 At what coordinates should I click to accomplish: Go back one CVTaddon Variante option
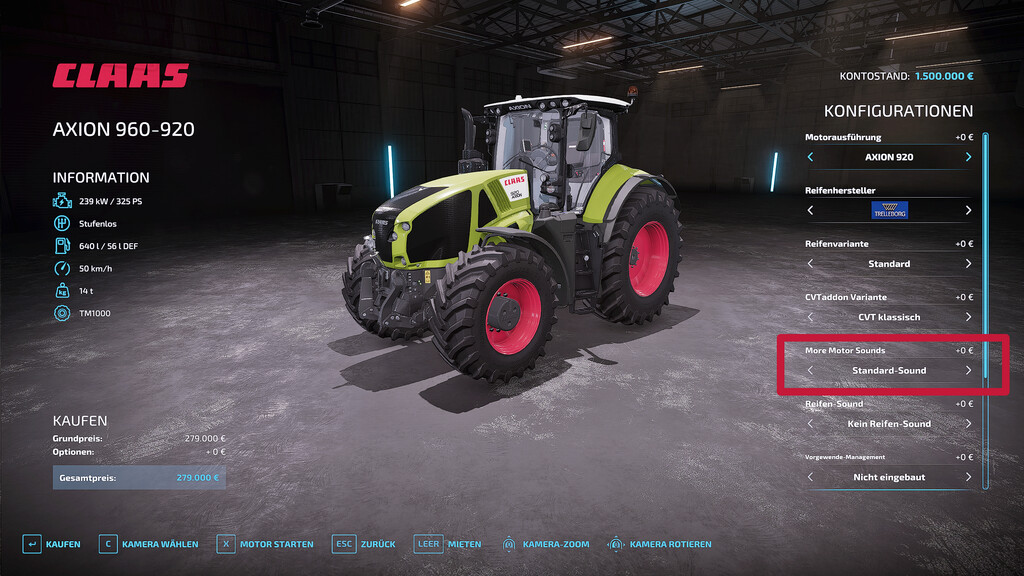pyautogui.click(x=810, y=317)
